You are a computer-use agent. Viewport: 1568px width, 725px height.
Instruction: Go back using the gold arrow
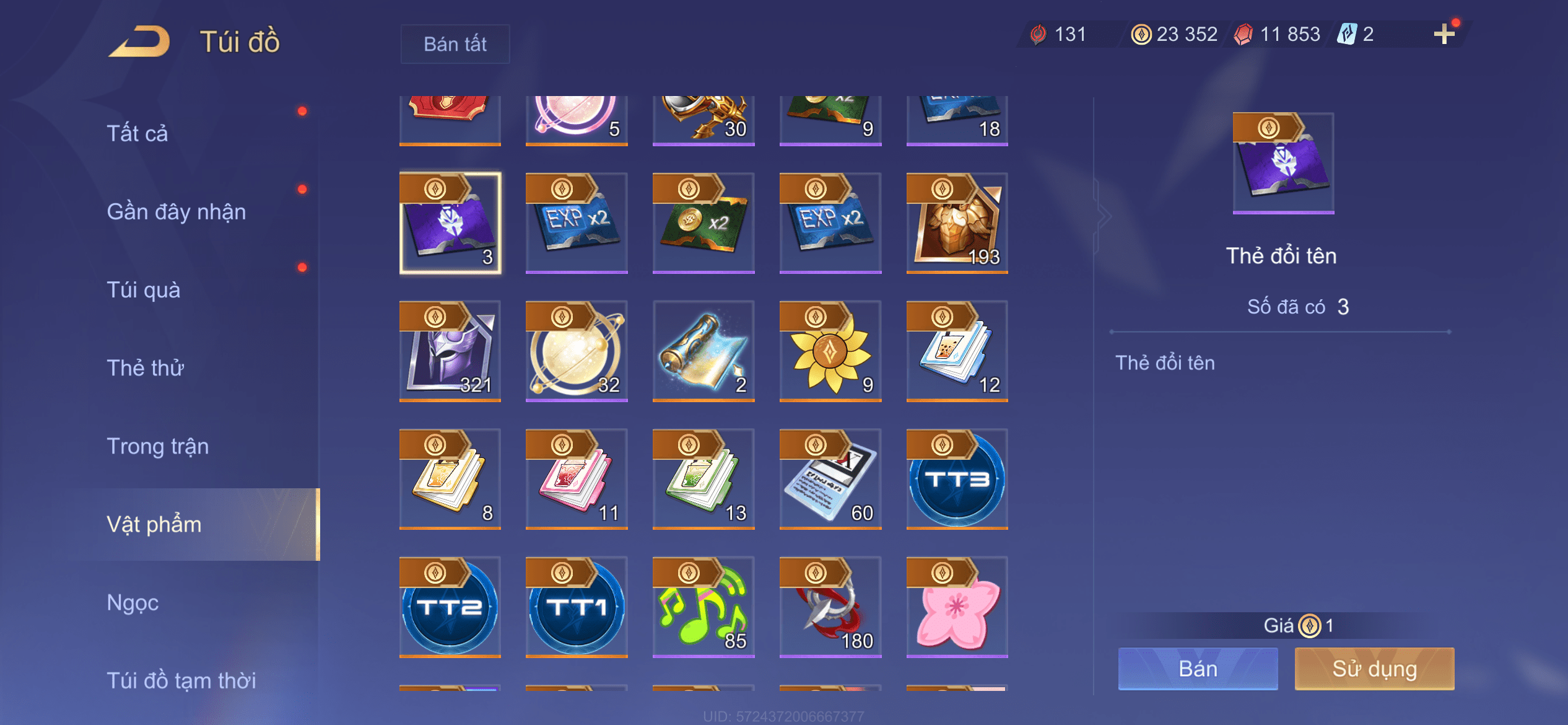click(x=140, y=42)
